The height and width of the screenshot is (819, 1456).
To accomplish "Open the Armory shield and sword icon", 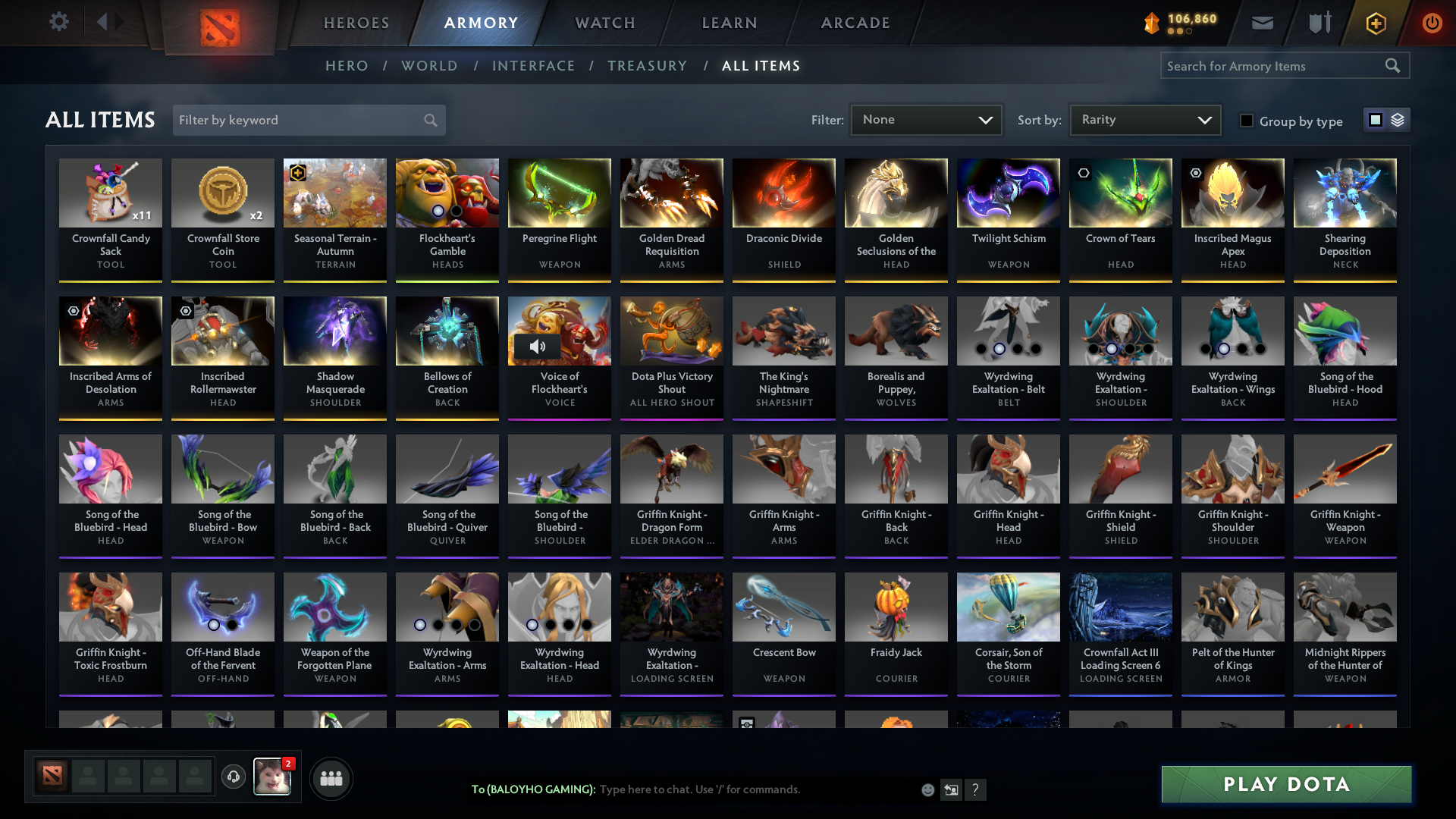I will point(1318,23).
